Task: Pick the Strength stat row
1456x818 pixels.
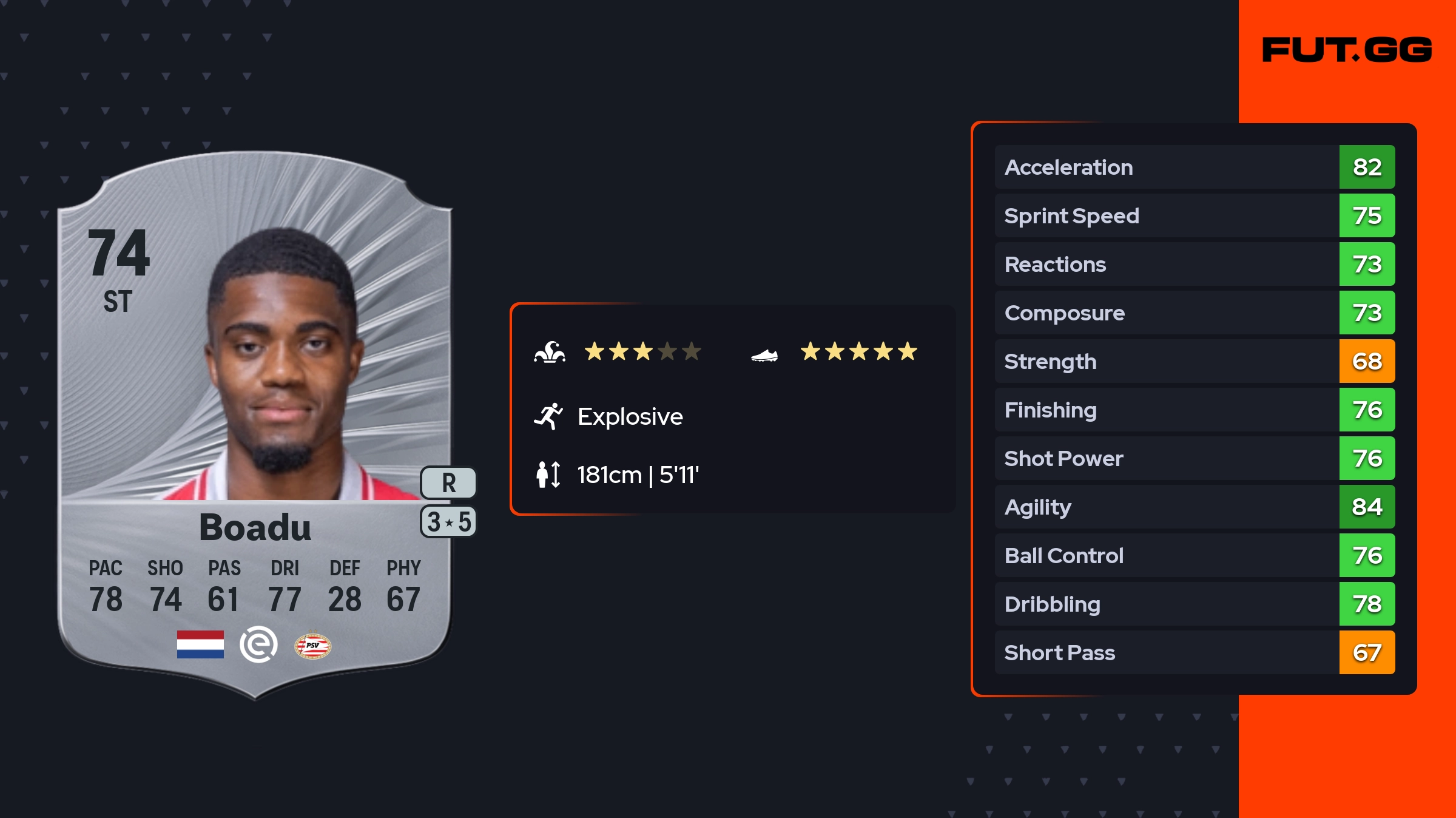Action: [x=1194, y=361]
